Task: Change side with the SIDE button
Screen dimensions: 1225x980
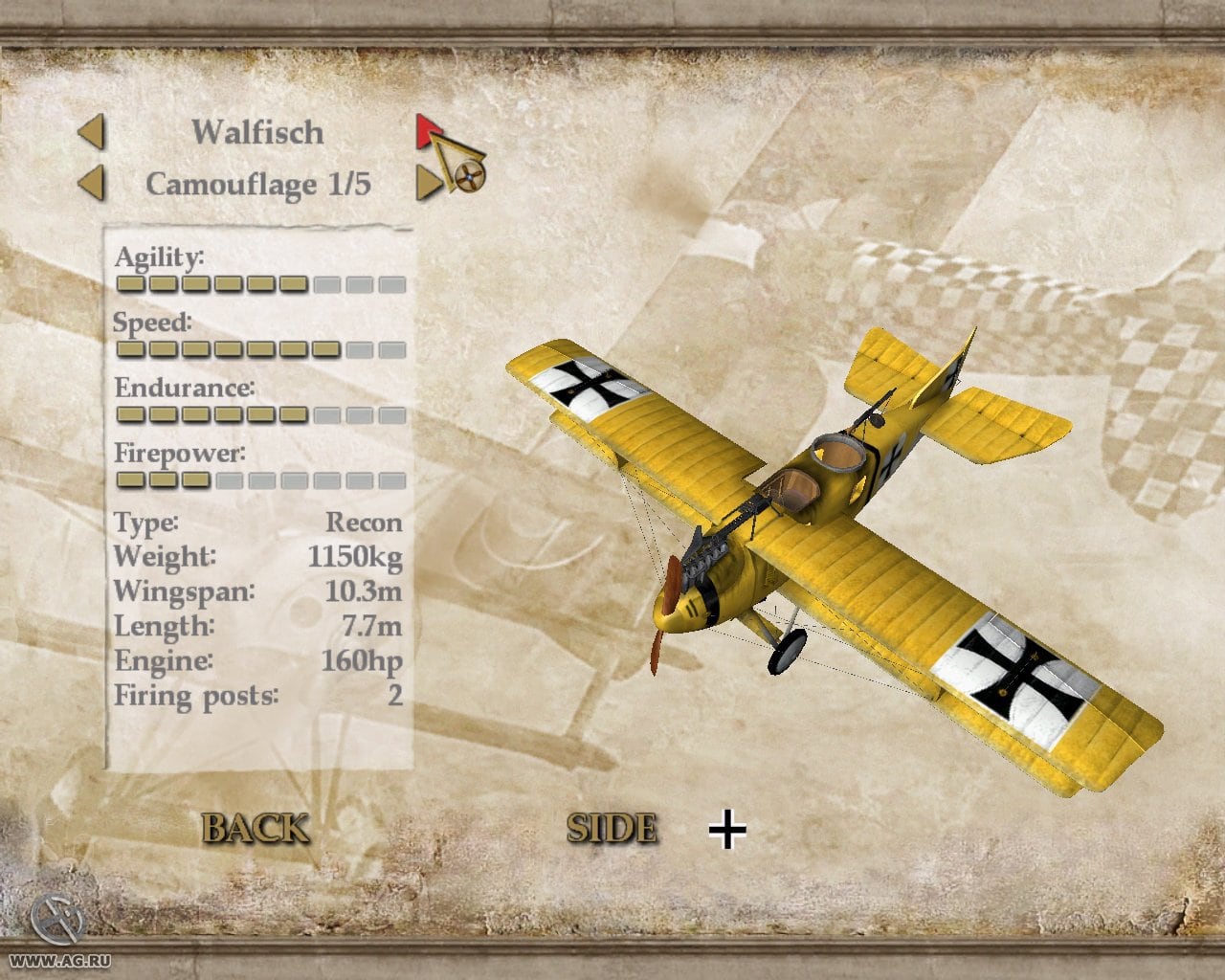Action: click(x=612, y=828)
